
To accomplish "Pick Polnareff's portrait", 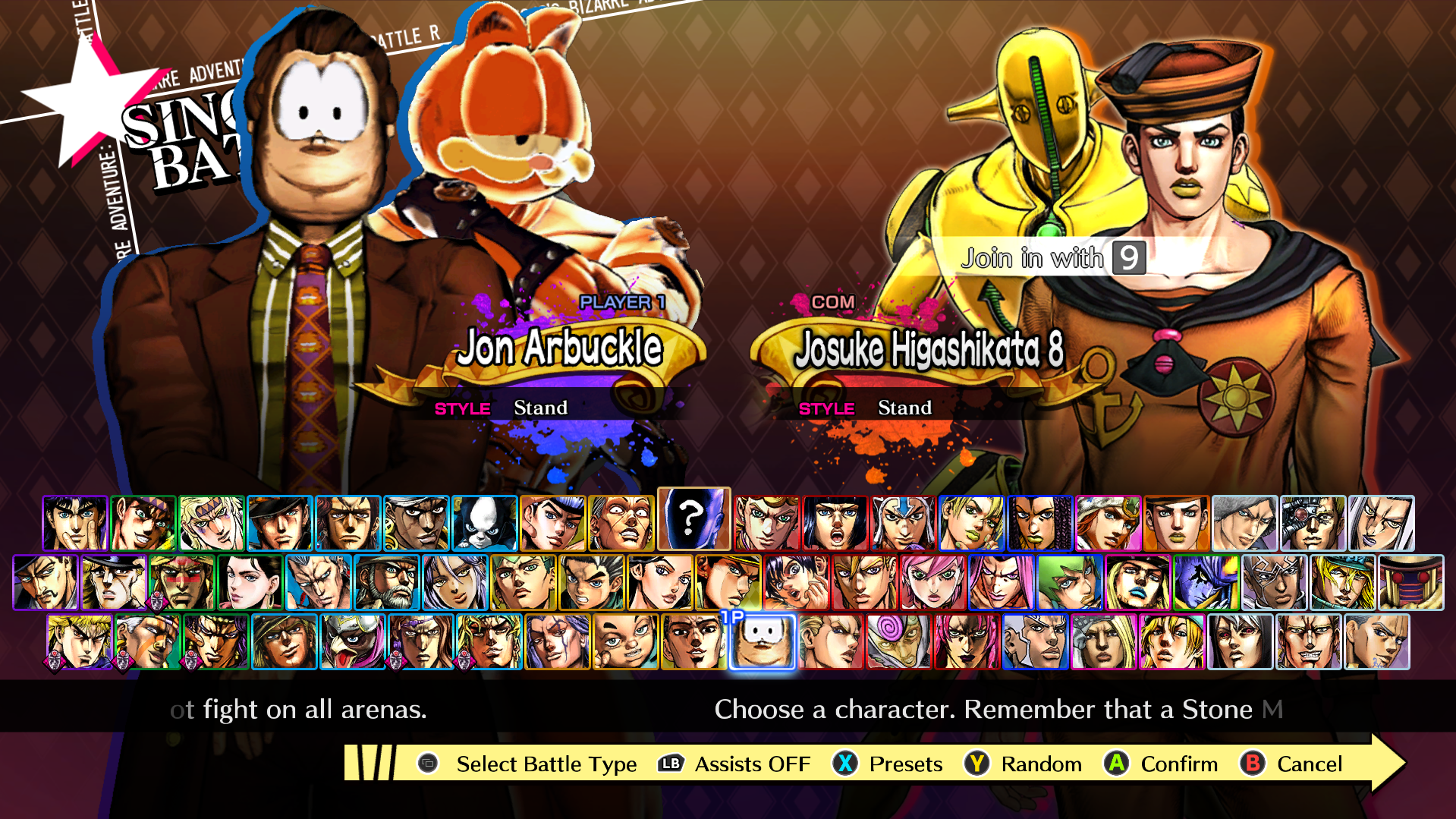I will coord(319,582).
